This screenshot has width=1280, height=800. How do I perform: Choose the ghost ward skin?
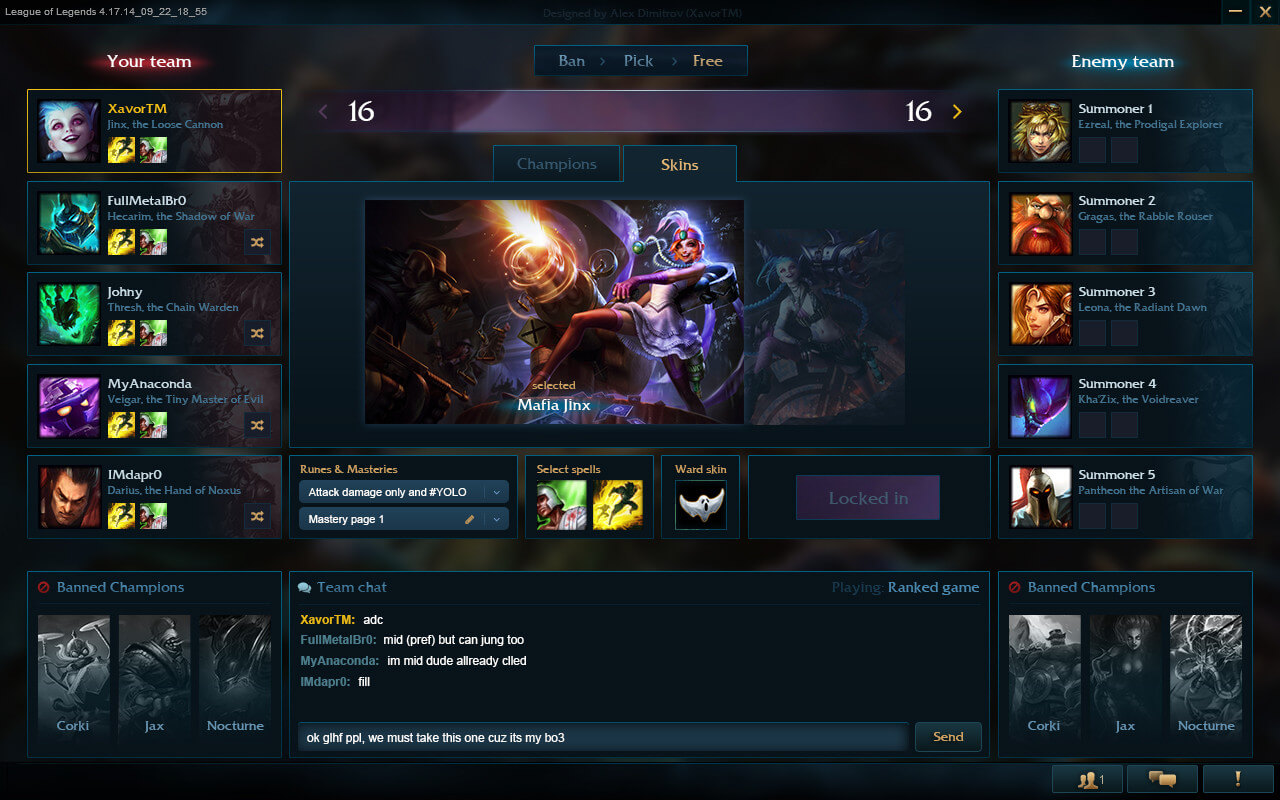click(701, 505)
